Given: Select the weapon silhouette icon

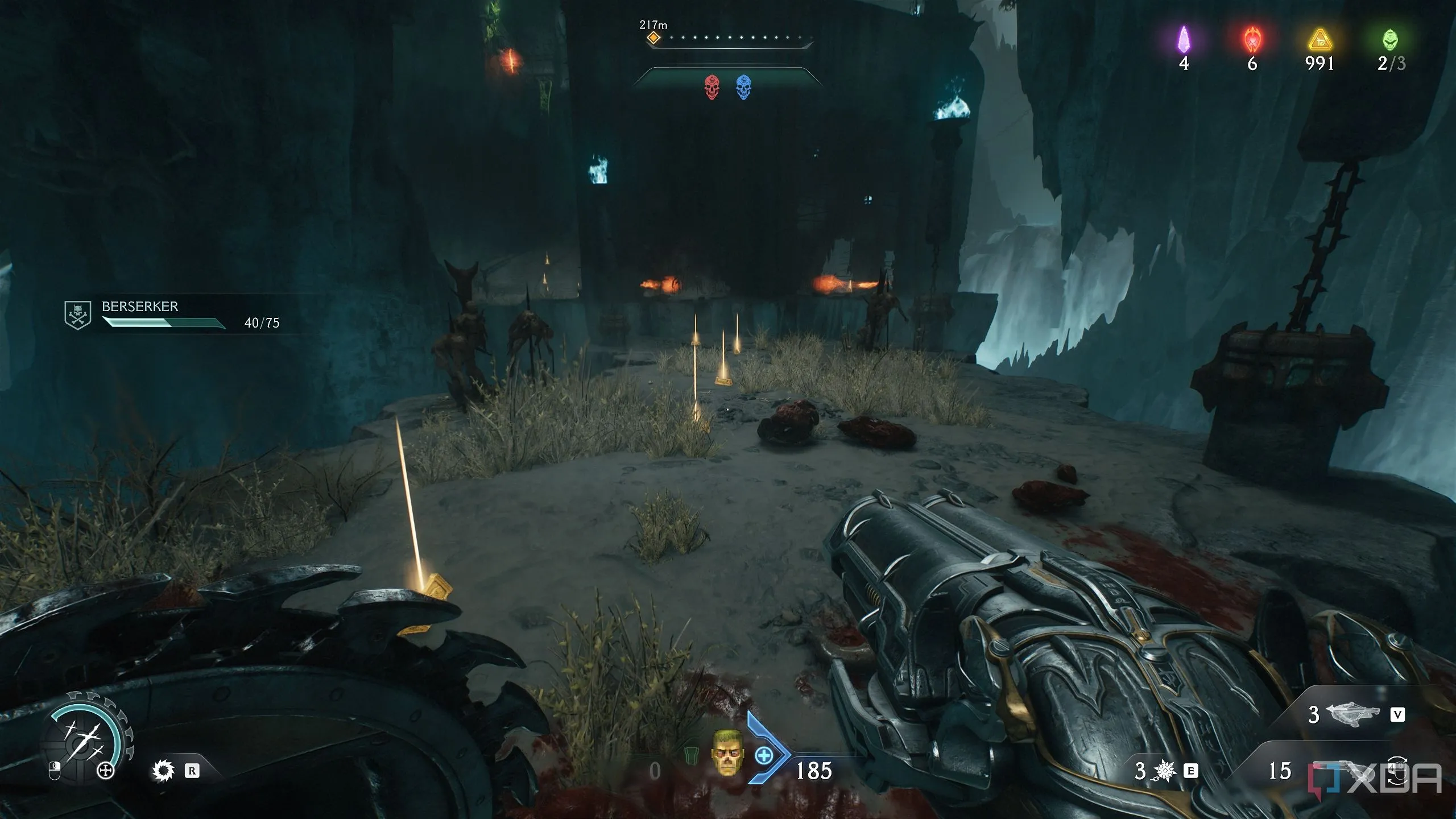Looking at the screenshot, I should 1352,714.
